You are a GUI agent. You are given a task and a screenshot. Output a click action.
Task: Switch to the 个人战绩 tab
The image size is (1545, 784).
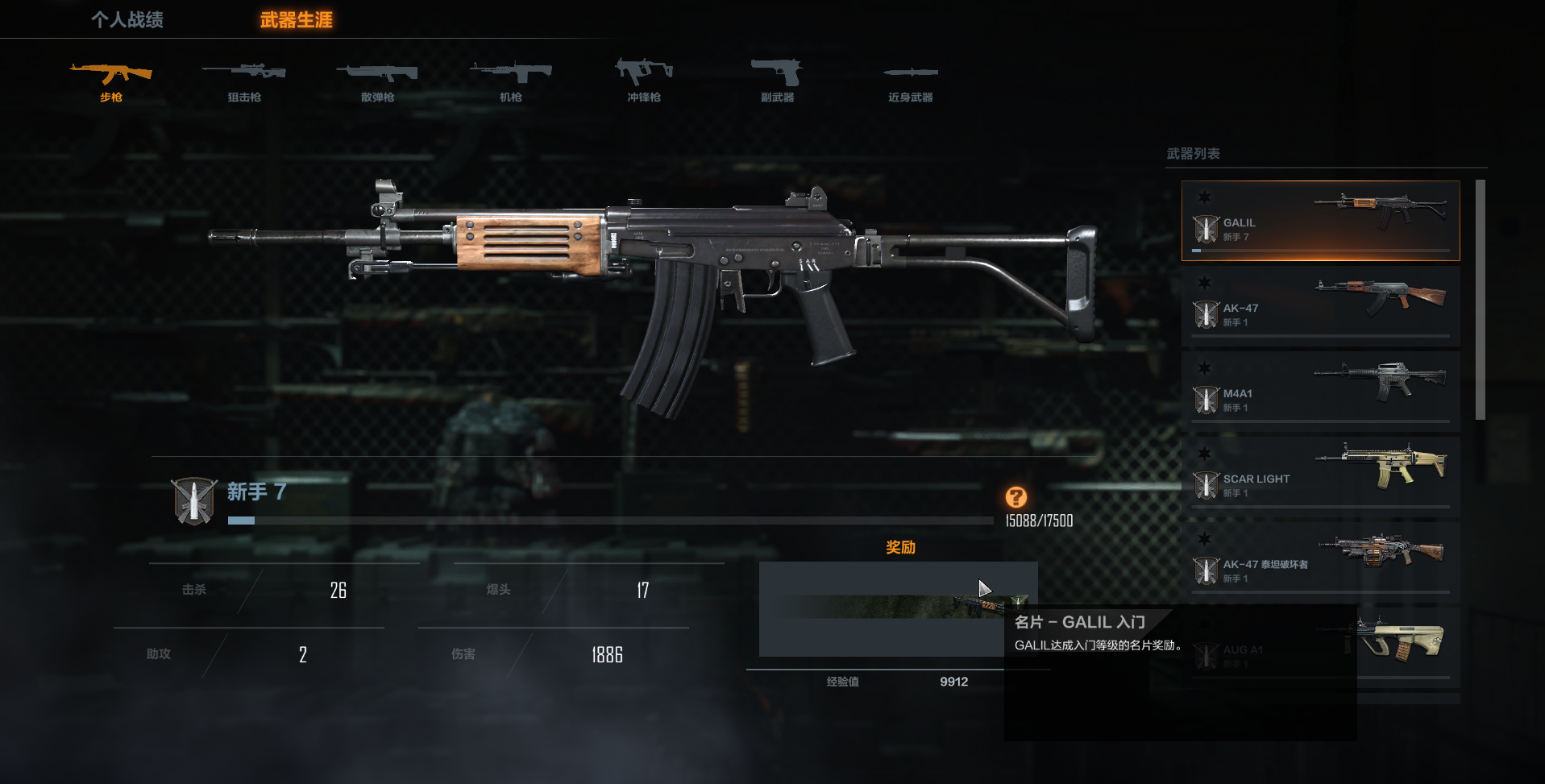point(127,19)
